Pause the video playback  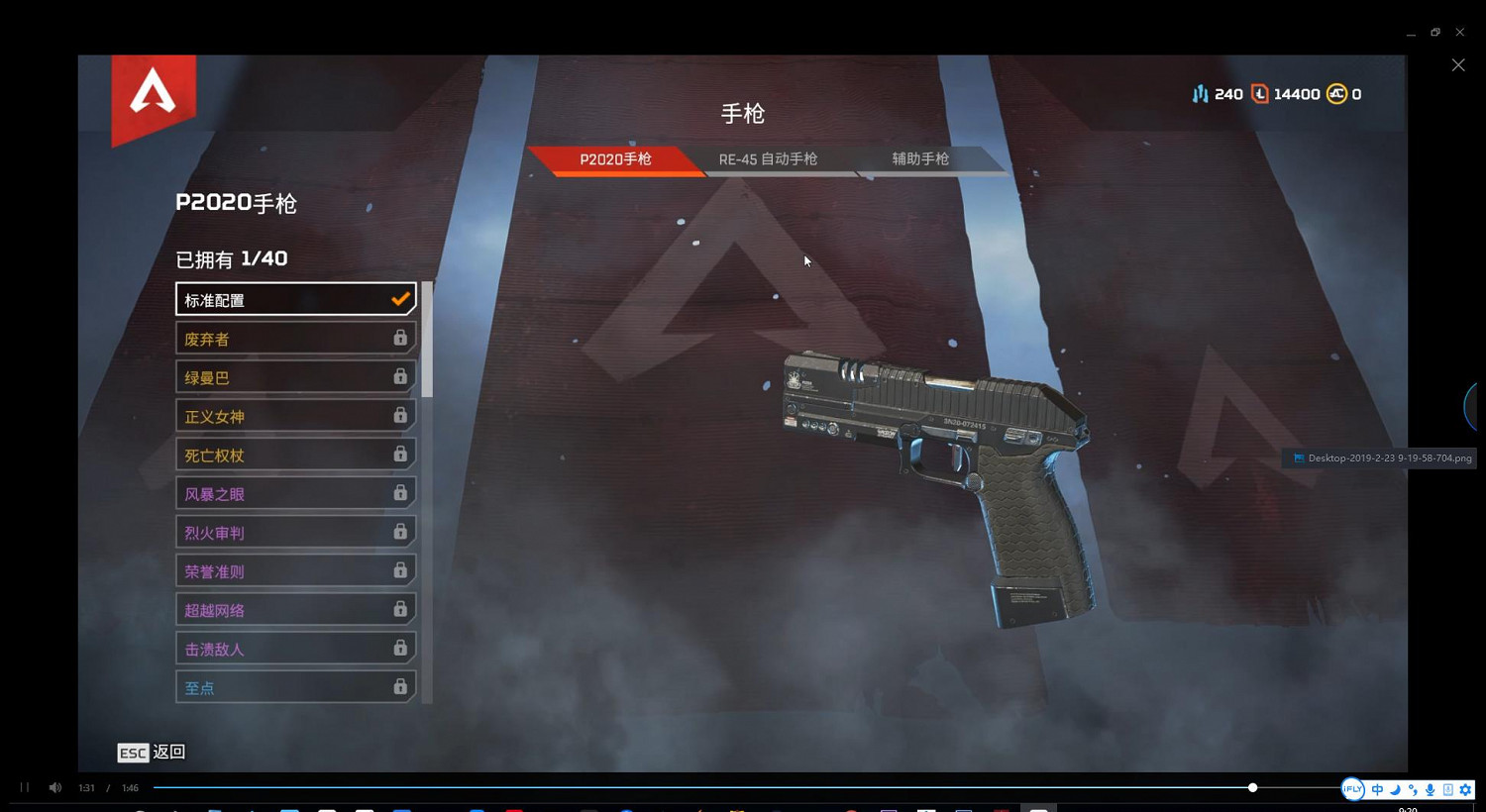(x=22, y=787)
